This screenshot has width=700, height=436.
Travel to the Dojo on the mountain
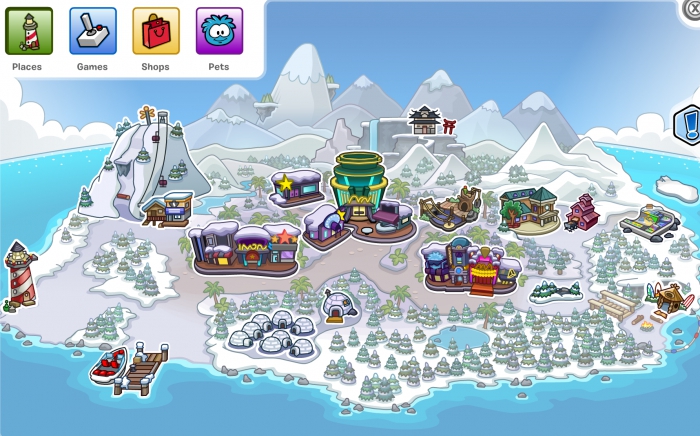pyautogui.click(x=424, y=120)
